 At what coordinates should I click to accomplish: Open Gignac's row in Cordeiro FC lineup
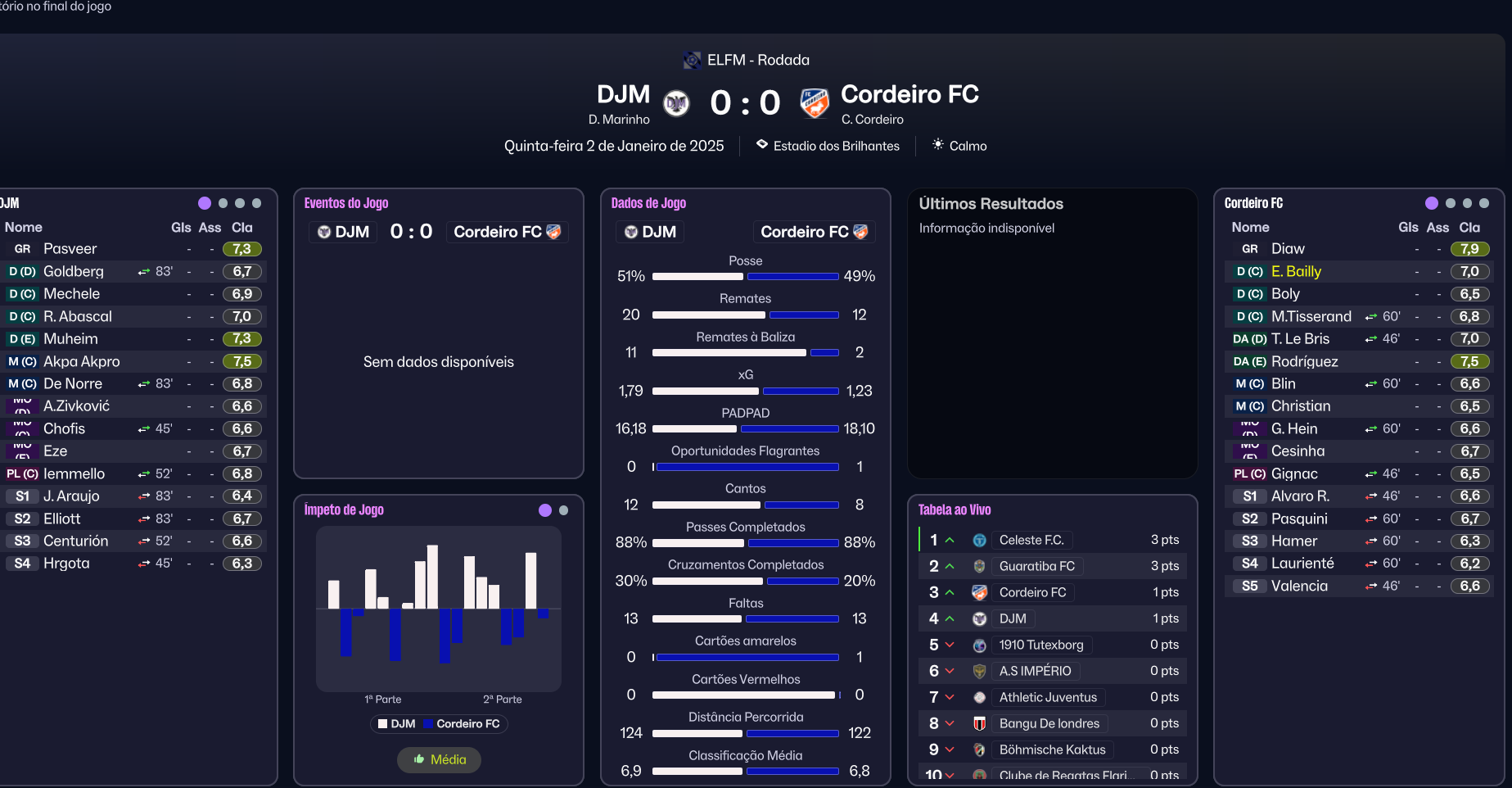pyautogui.click(x=1294, y=473)
